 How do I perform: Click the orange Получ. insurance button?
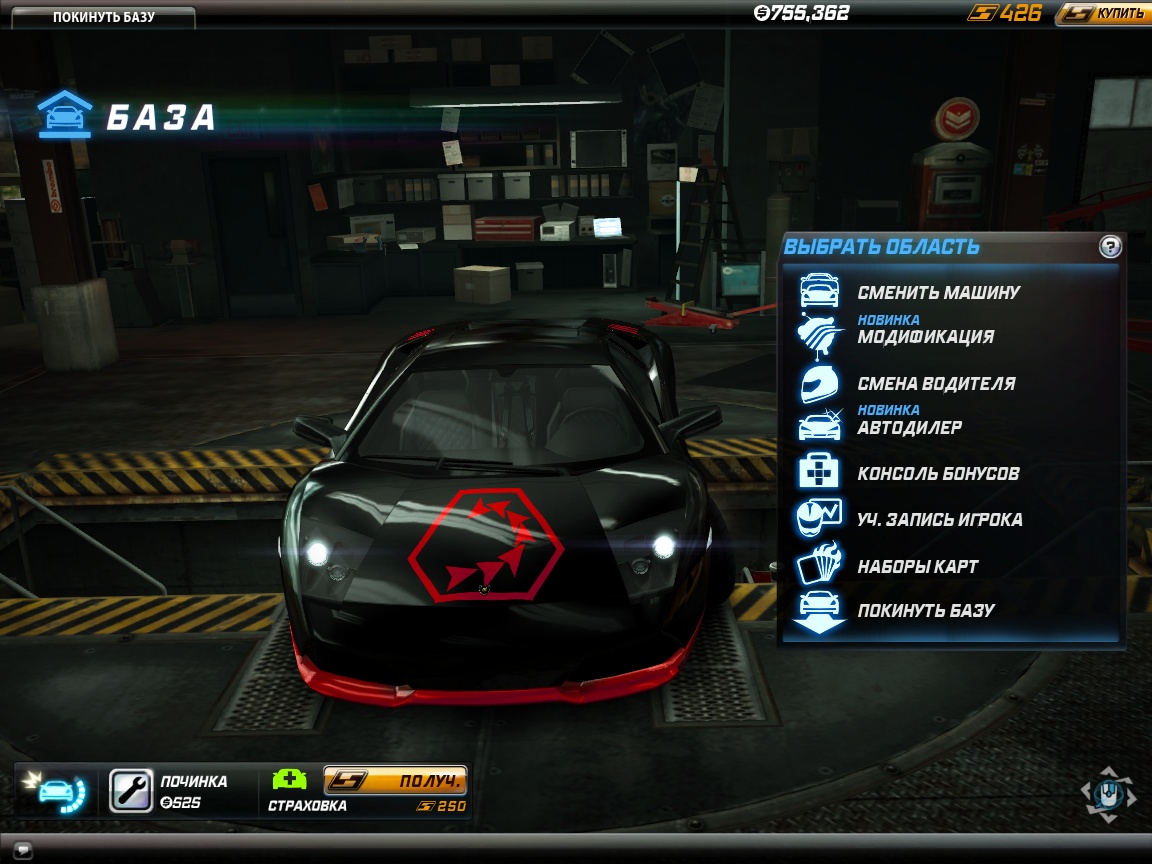[395, 780]
